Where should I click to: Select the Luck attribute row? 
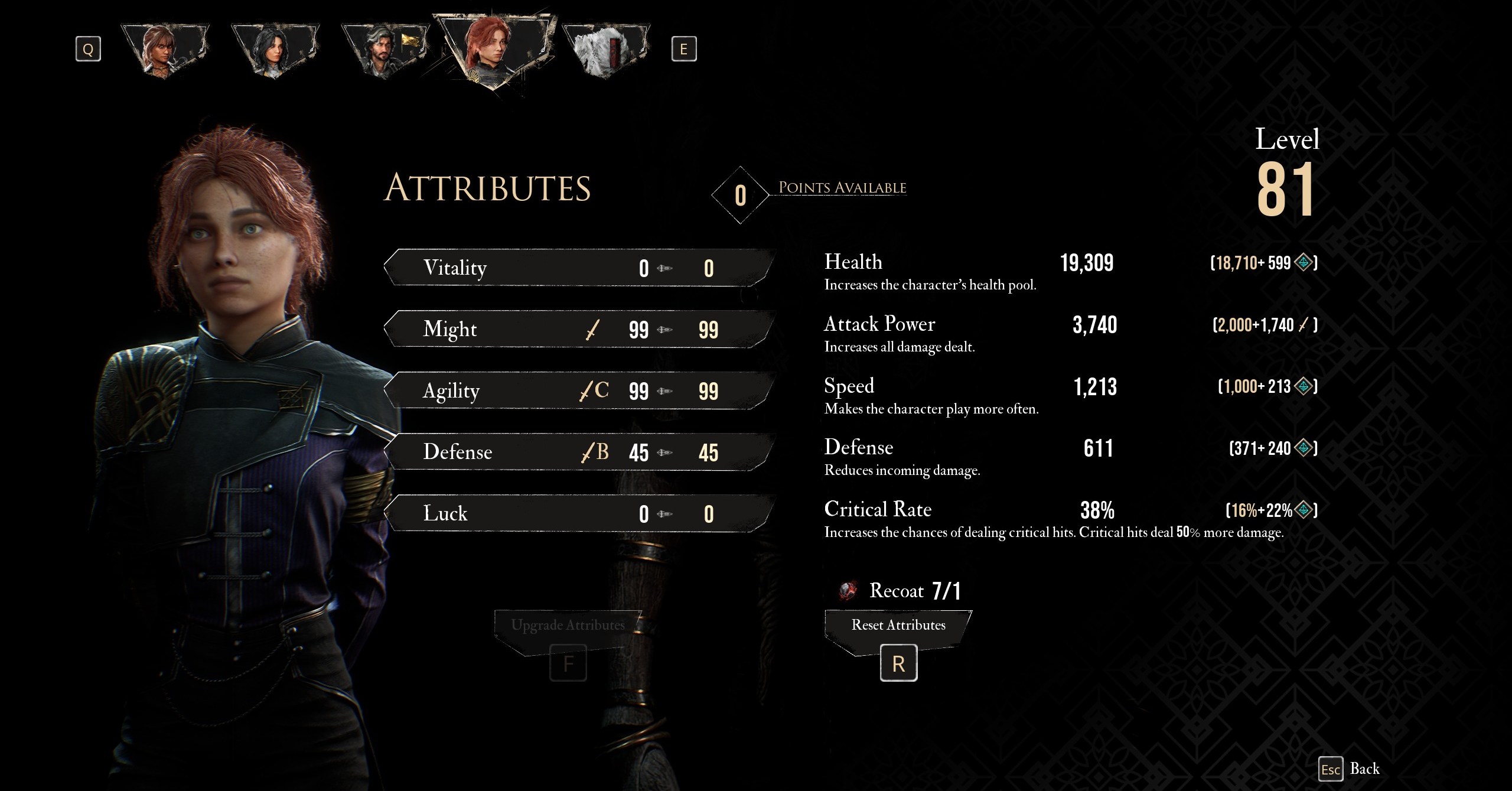tap(579, 514)
